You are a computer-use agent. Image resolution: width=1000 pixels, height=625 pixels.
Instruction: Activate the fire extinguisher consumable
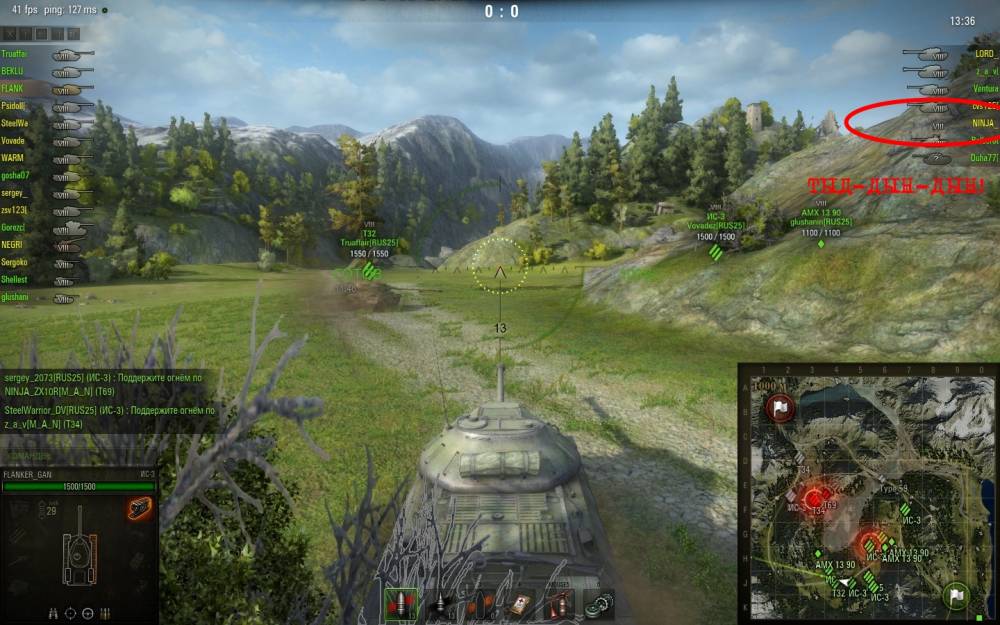coord(560,604)
